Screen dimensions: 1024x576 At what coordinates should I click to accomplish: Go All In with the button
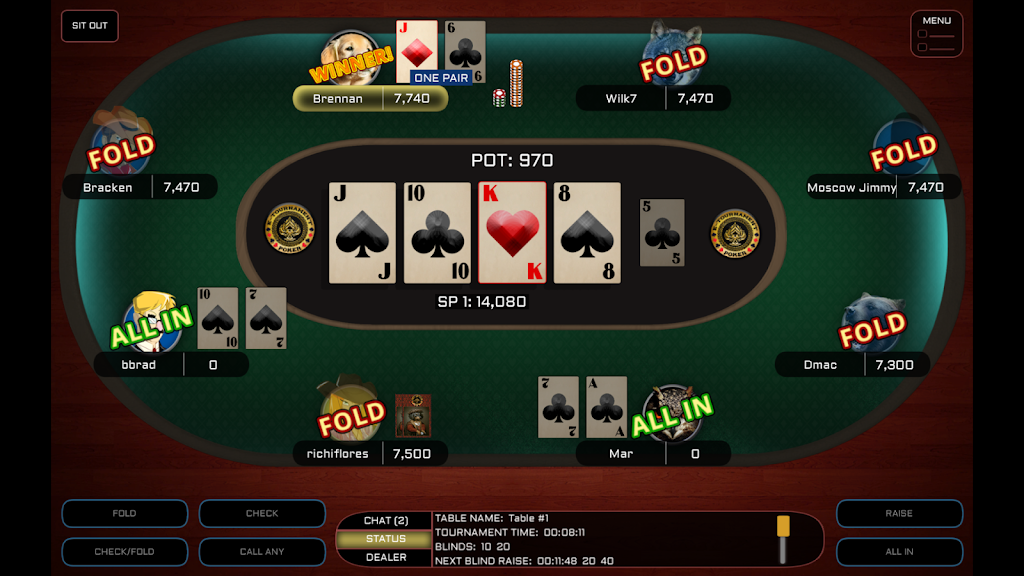(x=899, y=552)
